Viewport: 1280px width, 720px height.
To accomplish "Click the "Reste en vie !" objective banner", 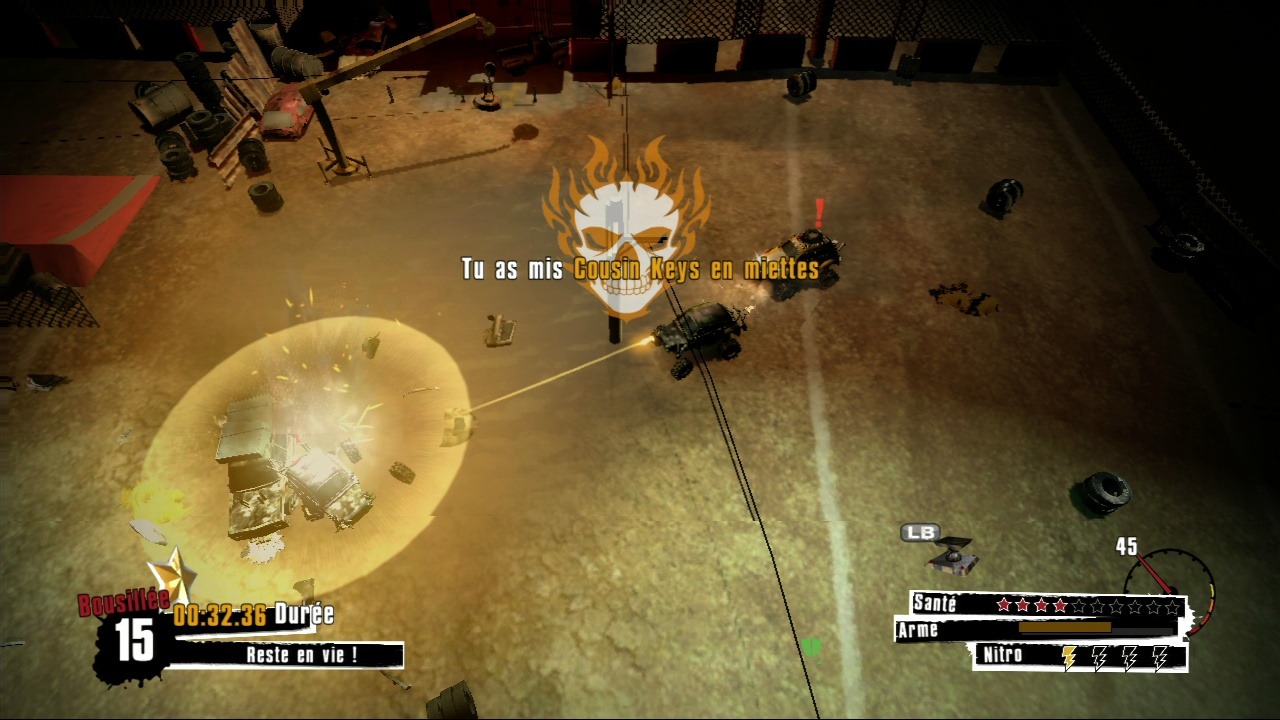I will (x=301, y=656).
